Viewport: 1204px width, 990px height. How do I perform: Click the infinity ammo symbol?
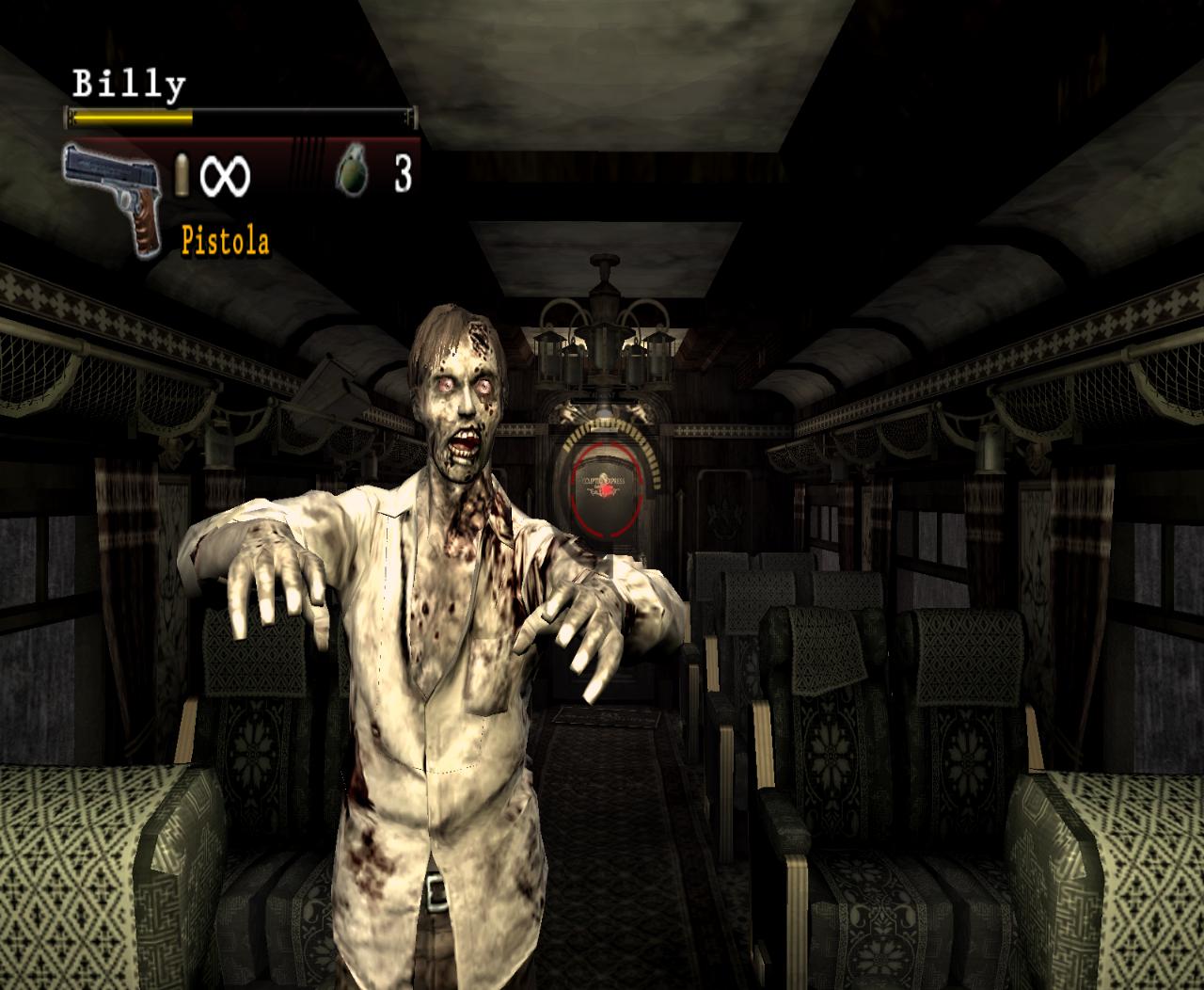pyautogui.click(x=227, y=175)
